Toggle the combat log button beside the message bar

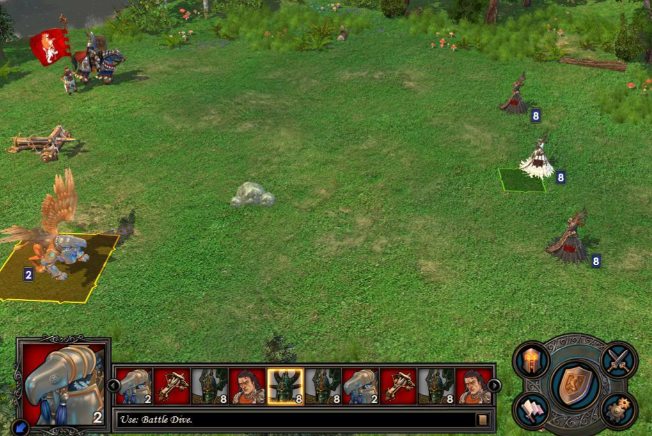[483, 420]
